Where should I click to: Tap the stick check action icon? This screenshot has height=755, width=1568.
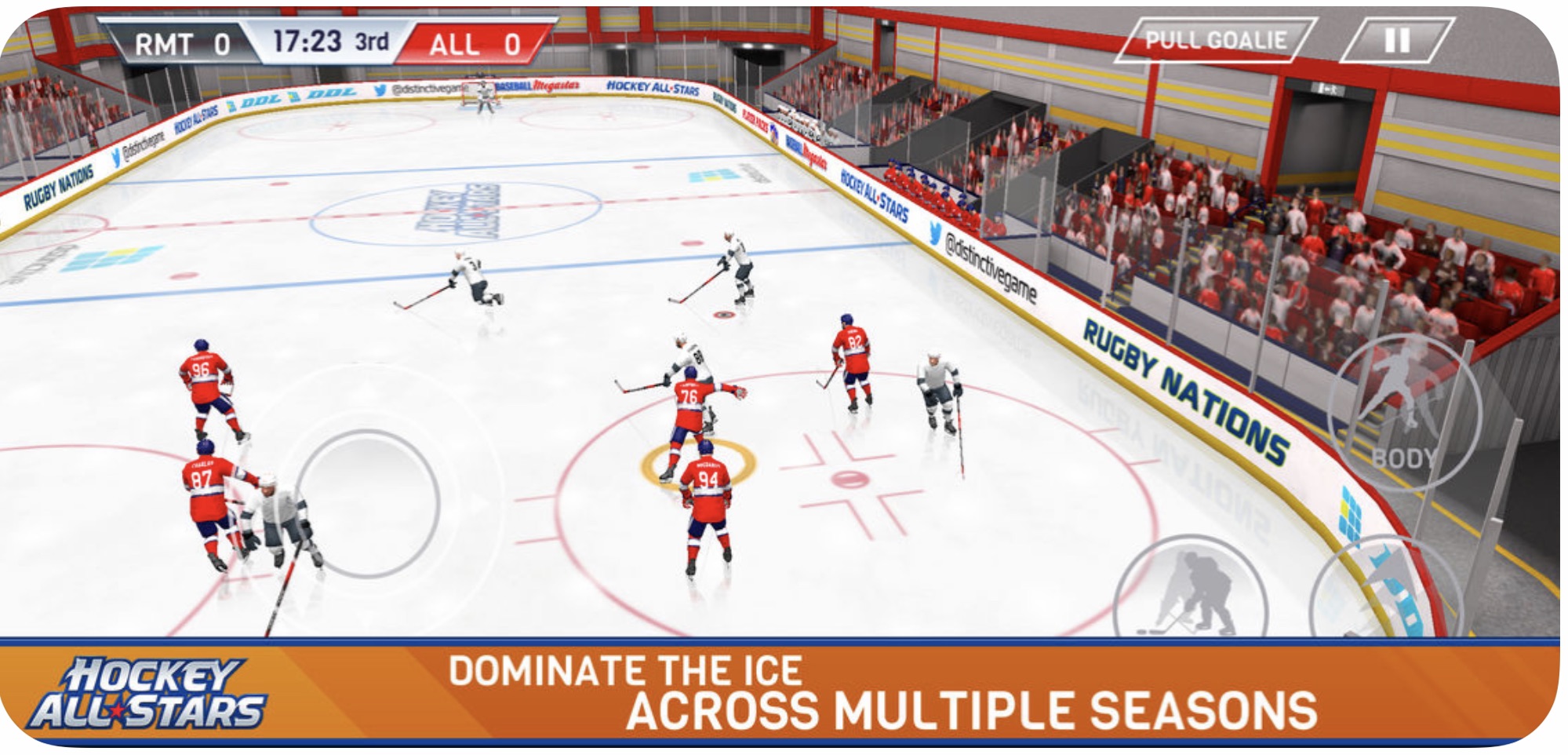(1192, 585)
